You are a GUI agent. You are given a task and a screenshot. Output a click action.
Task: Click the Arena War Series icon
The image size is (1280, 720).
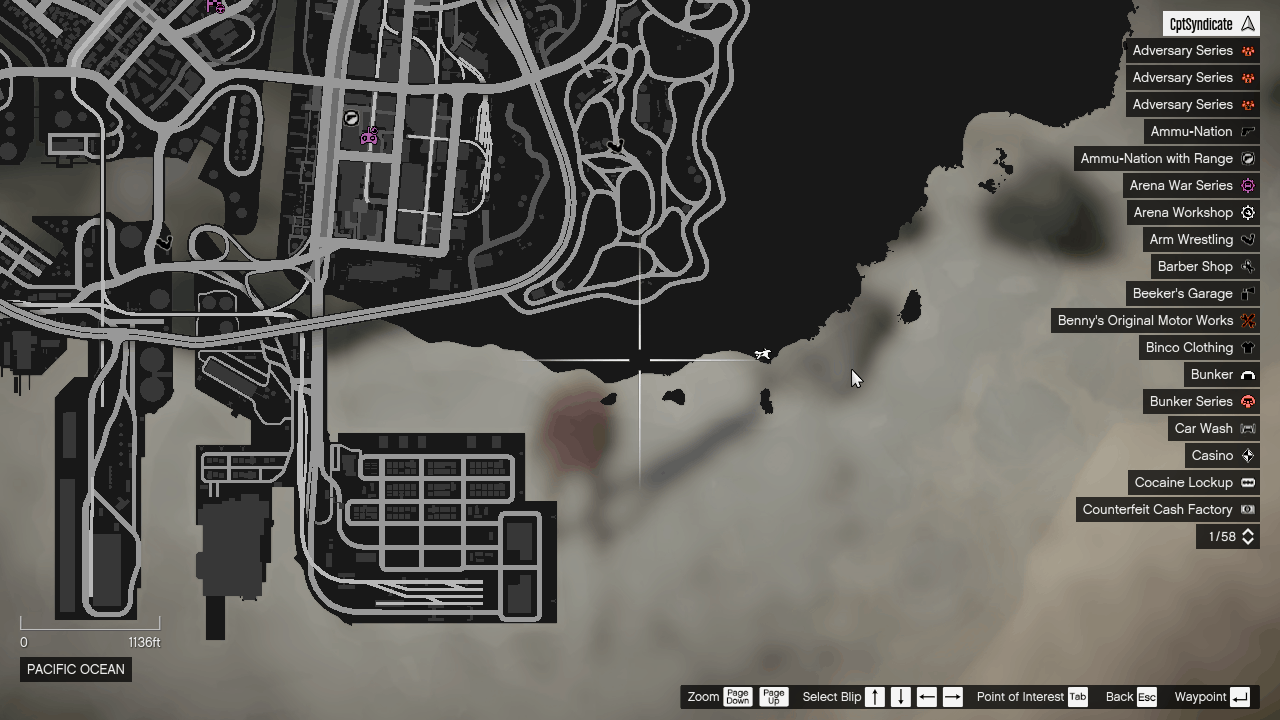coord(1246,185)
